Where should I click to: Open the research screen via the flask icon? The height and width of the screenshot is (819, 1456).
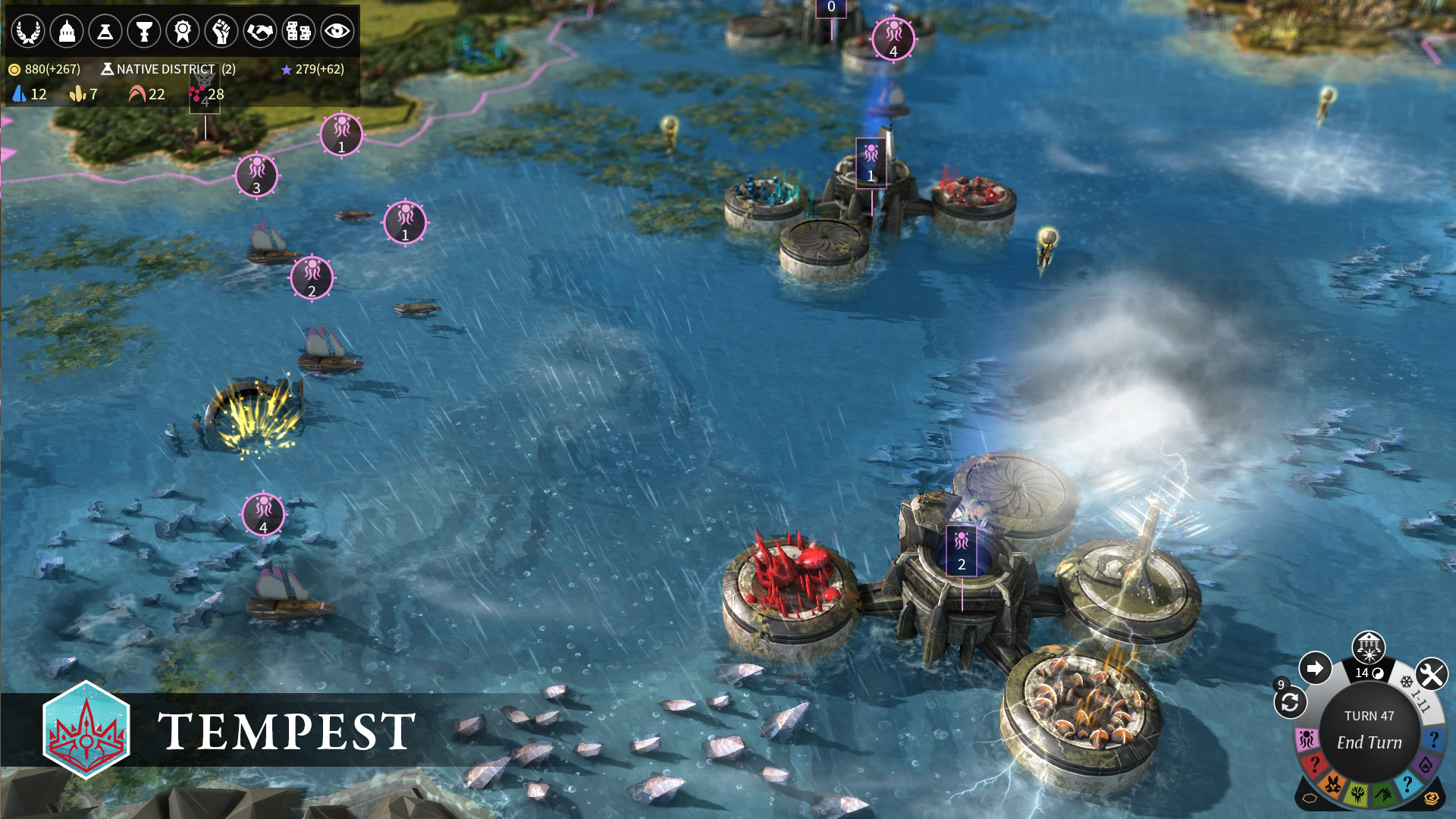(x=107, y=31)
